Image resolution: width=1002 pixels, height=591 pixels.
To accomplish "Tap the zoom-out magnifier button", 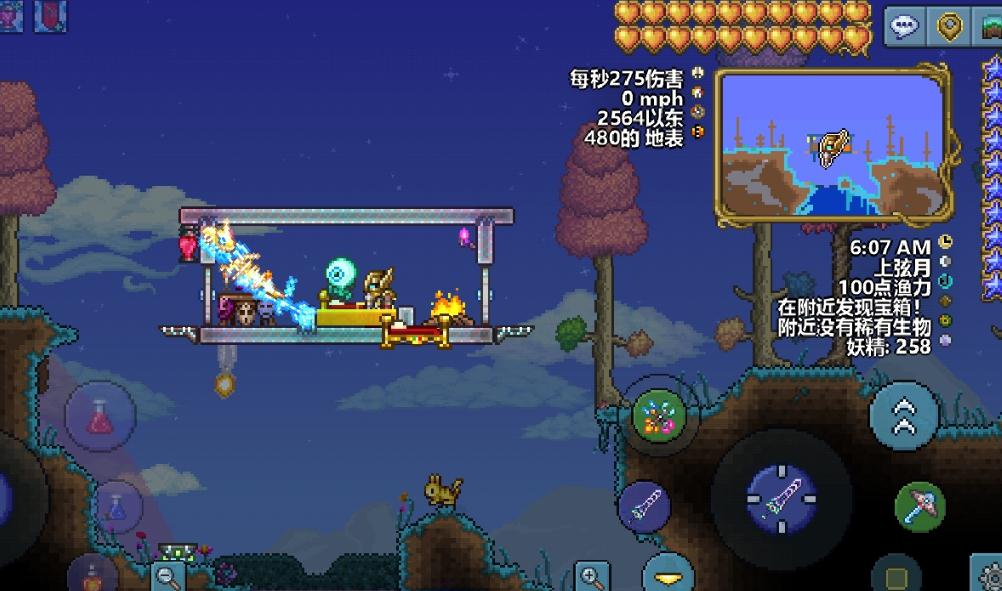I will [167, 575].
